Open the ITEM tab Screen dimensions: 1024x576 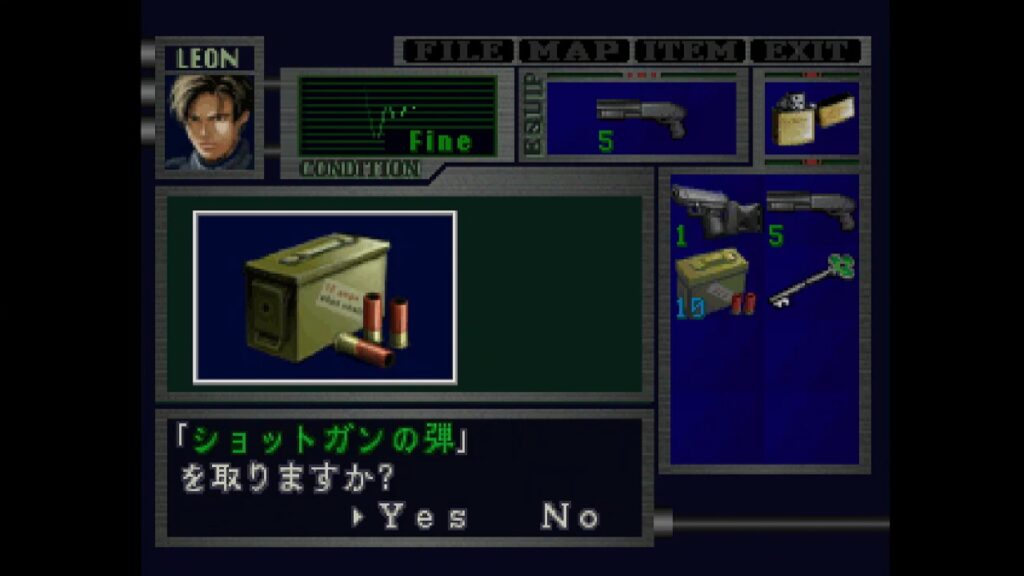click(691, 51)
